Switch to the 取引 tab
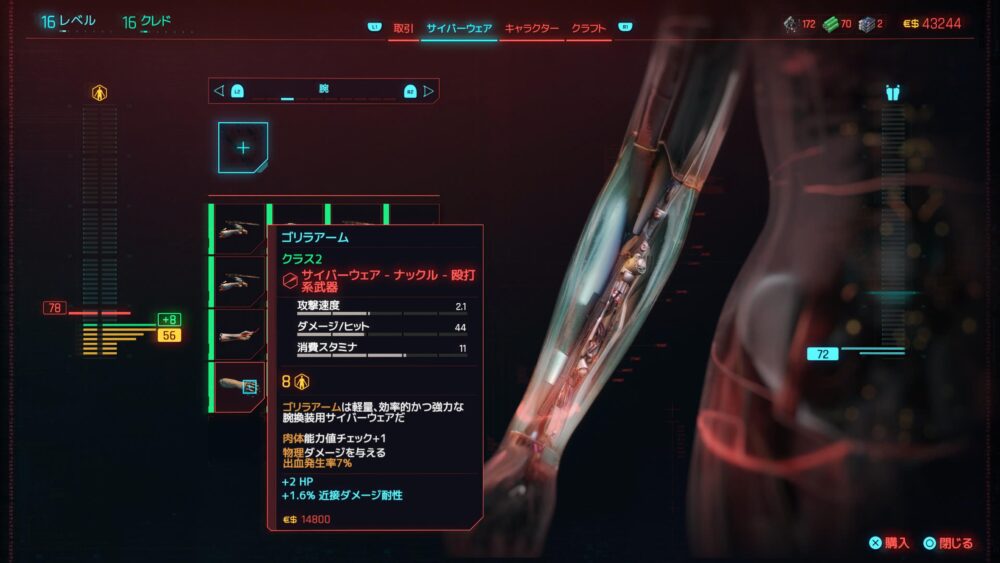Viewport: 1000px width, 563px height. coord(403,28)
